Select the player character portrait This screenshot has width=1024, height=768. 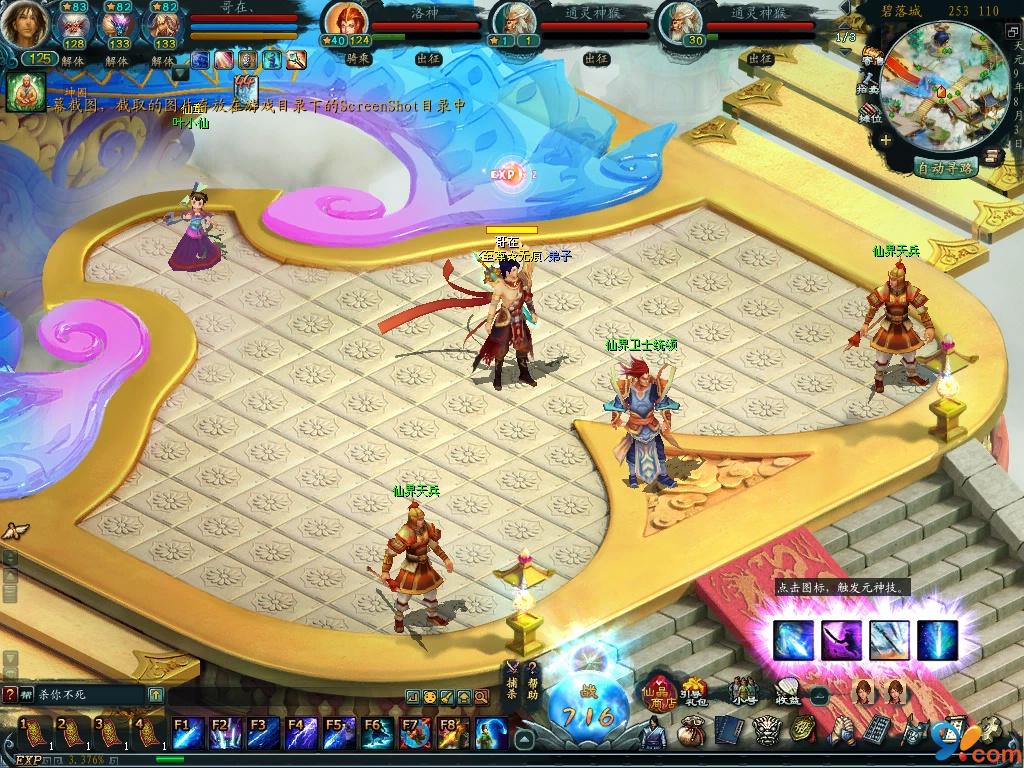tap(22, 24)
